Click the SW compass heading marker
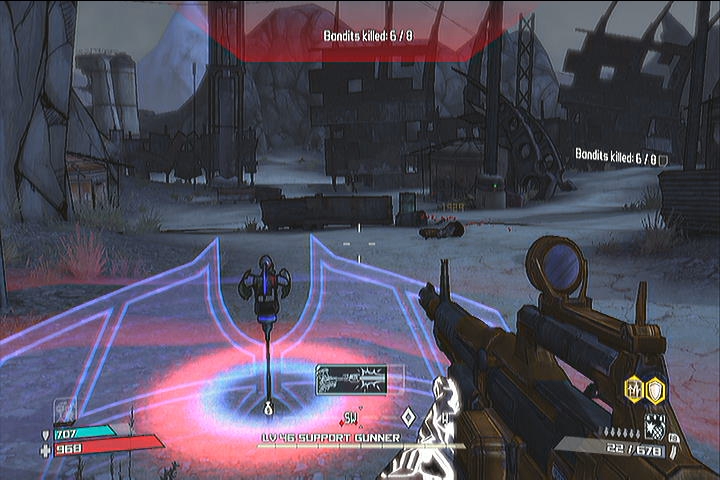This screenshot has height=480, width=720. [351, 416]
